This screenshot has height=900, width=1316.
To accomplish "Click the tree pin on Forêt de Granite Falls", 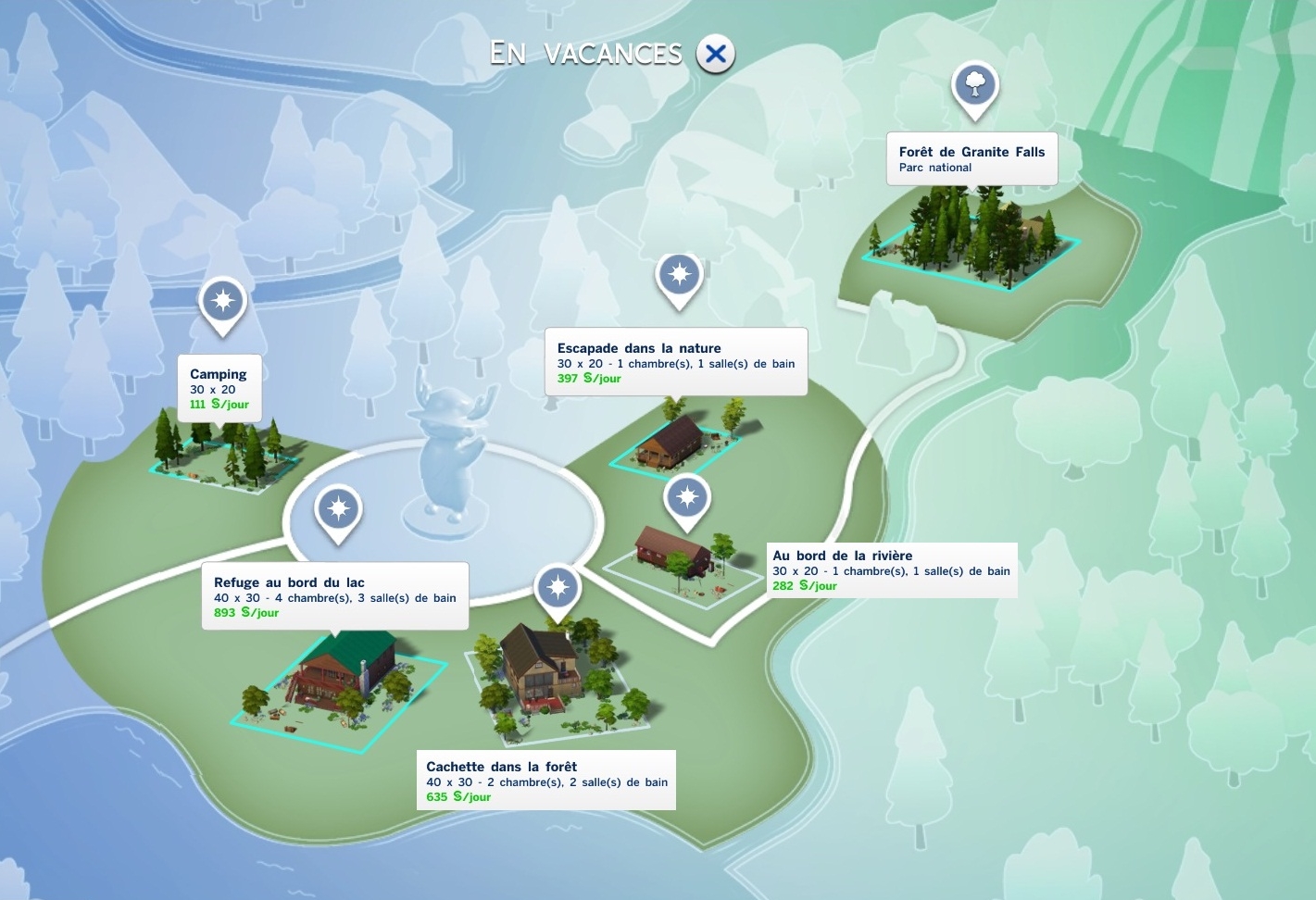I will (975, 85).
